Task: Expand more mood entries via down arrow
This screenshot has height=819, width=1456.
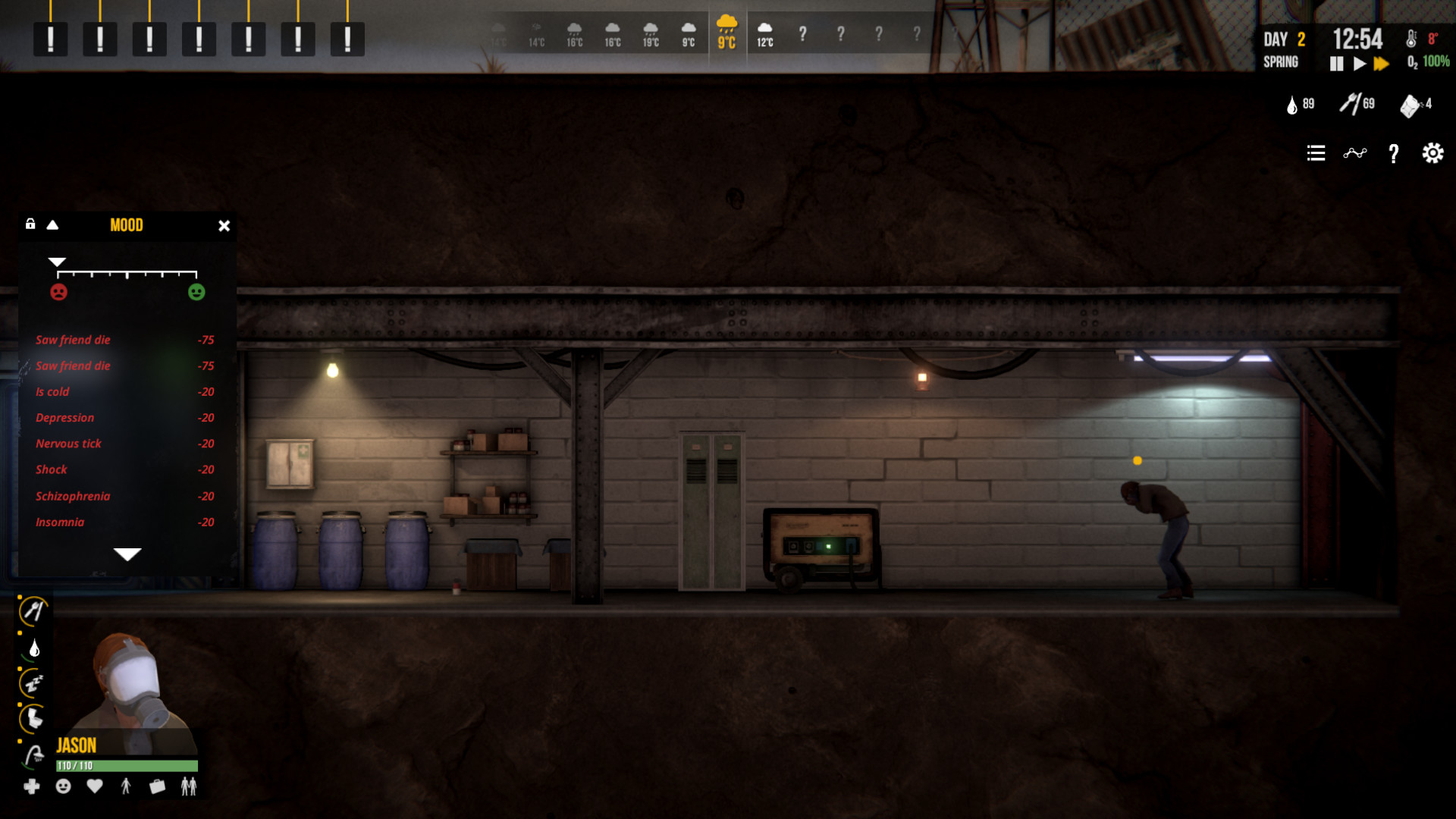Action: [x=127, y=554]
